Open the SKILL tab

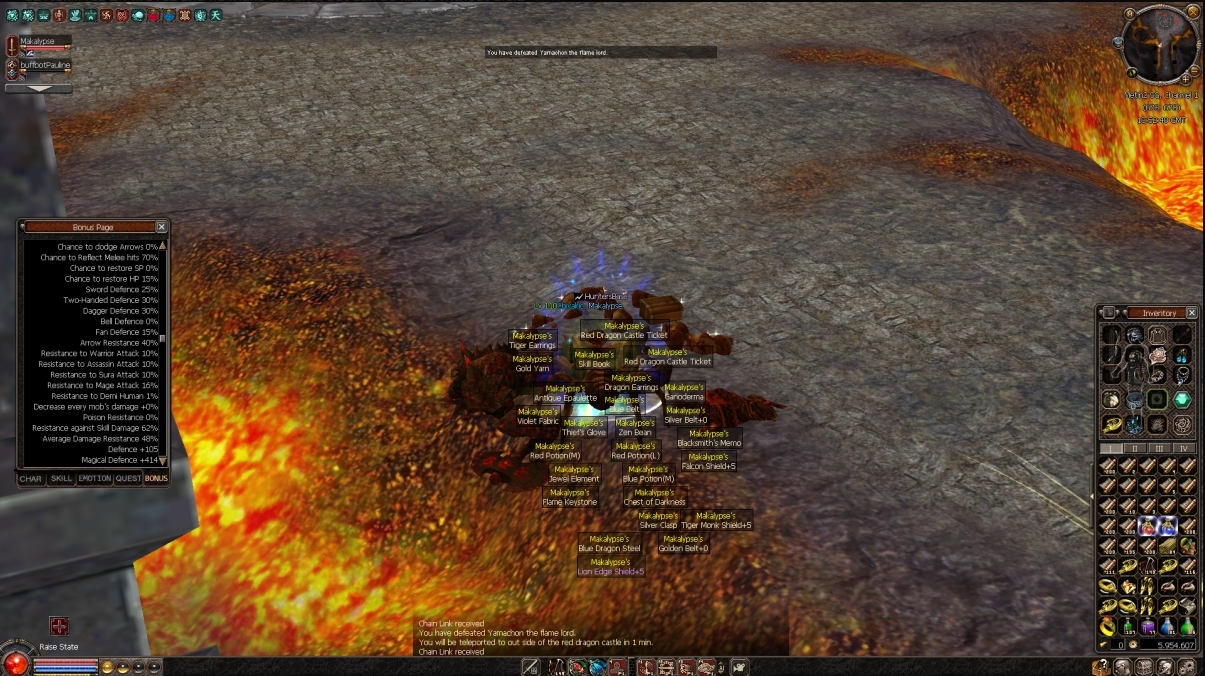click(62, 478)
